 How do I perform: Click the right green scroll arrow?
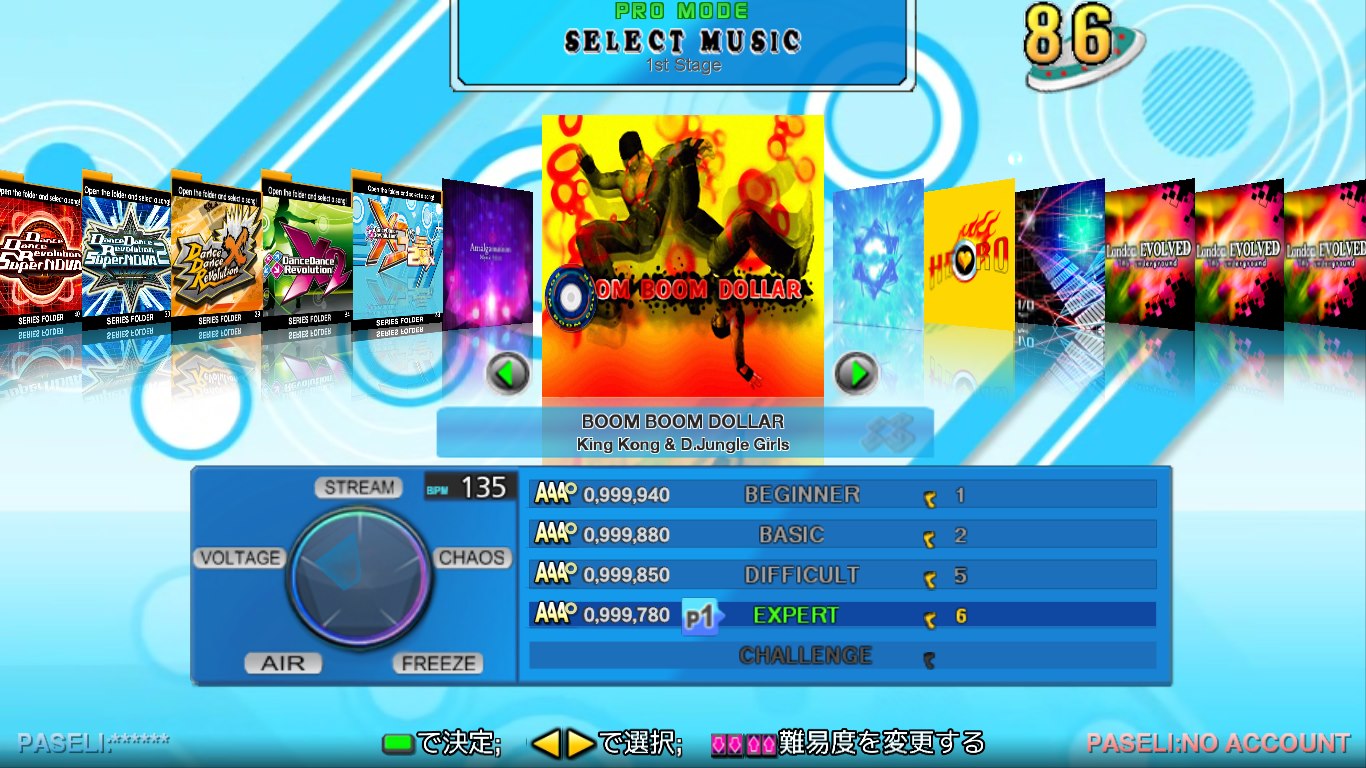(856, 372)
